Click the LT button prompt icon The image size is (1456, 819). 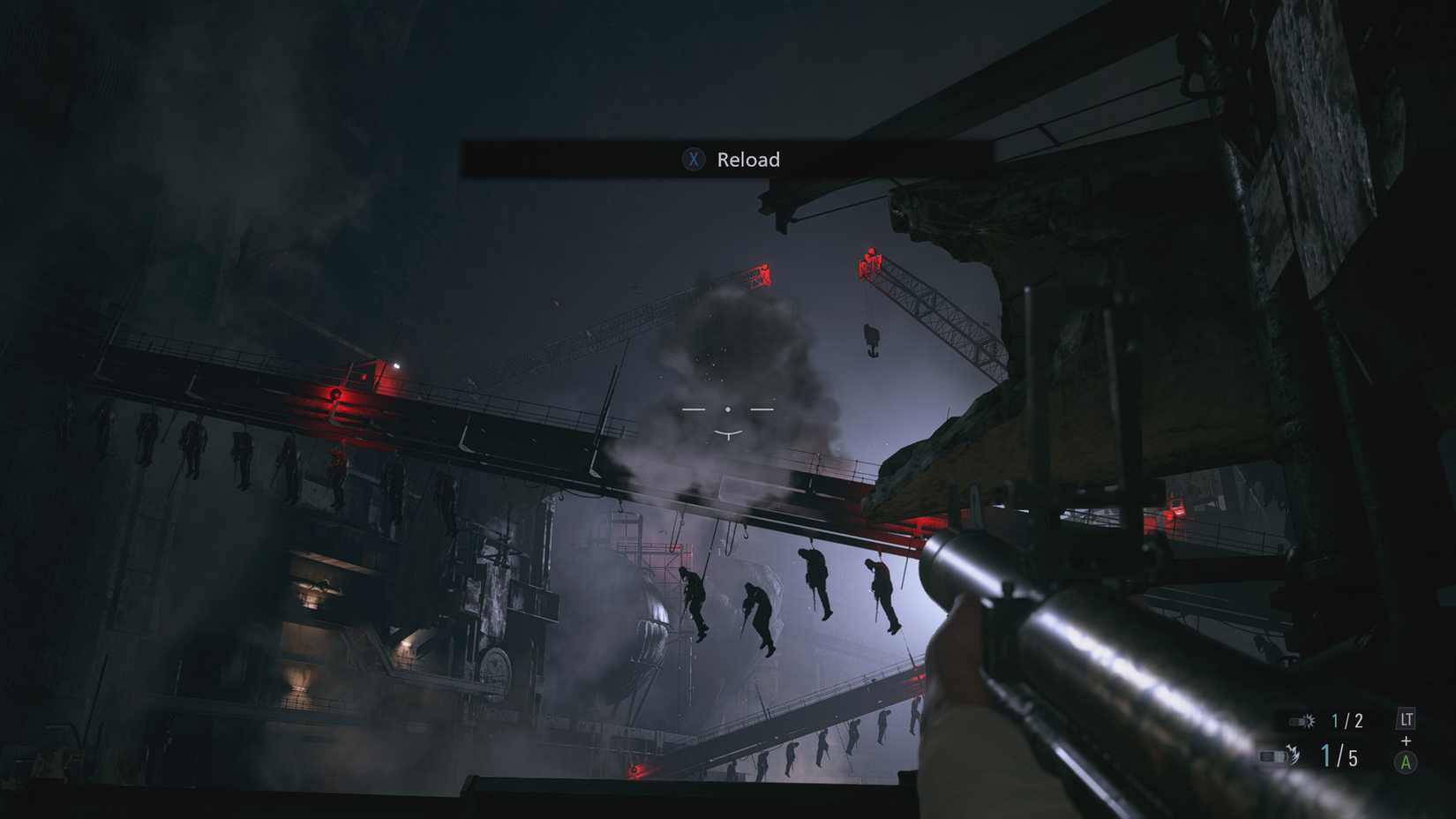pyautogui.click(x=1407, y=719)
